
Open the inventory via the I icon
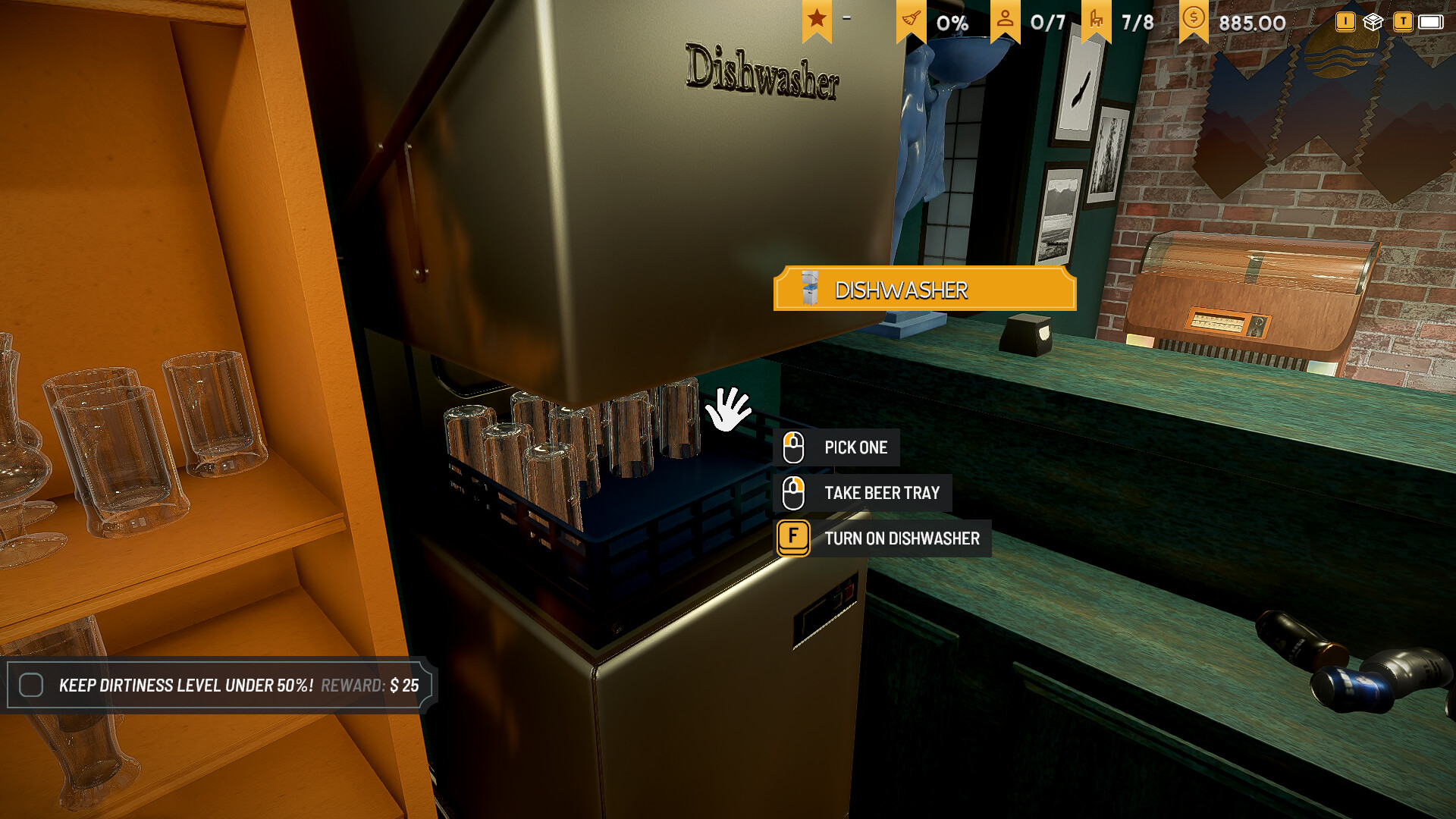point(1345,21)
